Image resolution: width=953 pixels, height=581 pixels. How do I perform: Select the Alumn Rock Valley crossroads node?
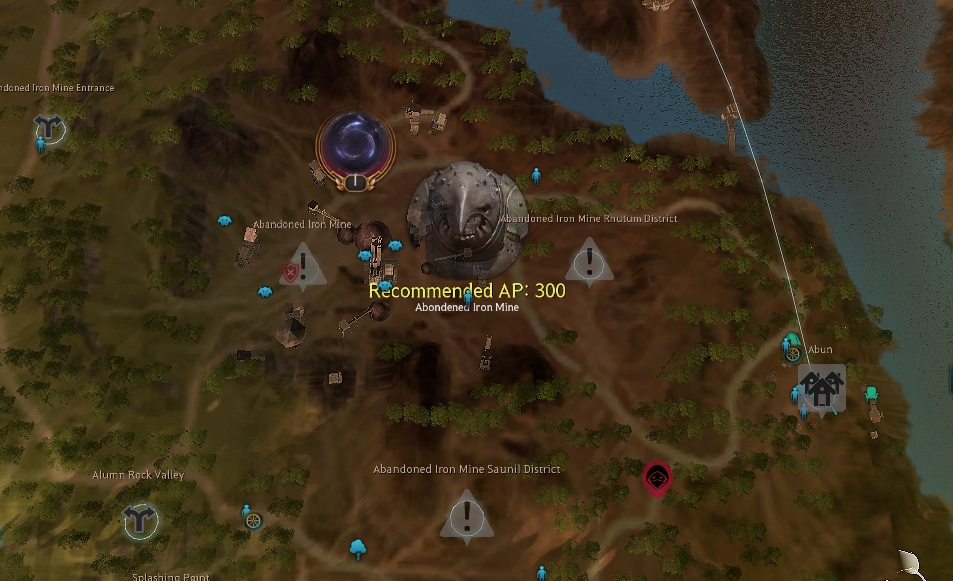[138, 520]
